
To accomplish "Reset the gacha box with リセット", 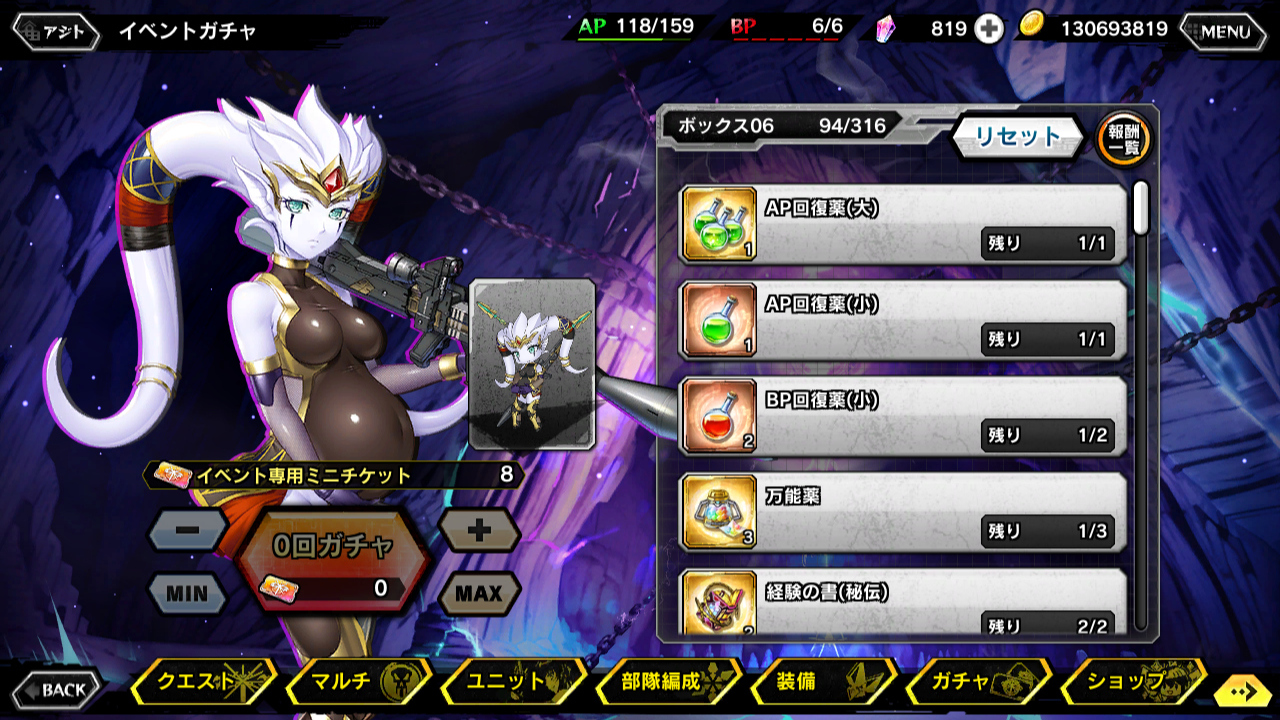I will coord(1017,137).
